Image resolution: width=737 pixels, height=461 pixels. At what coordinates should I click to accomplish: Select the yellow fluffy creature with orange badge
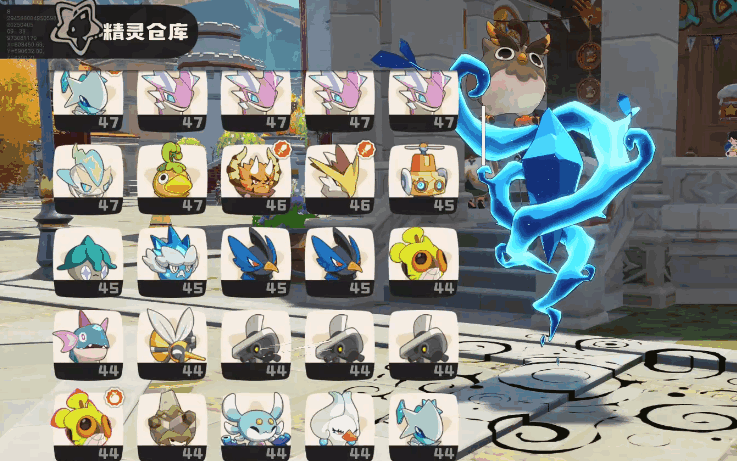pos(88,423)
